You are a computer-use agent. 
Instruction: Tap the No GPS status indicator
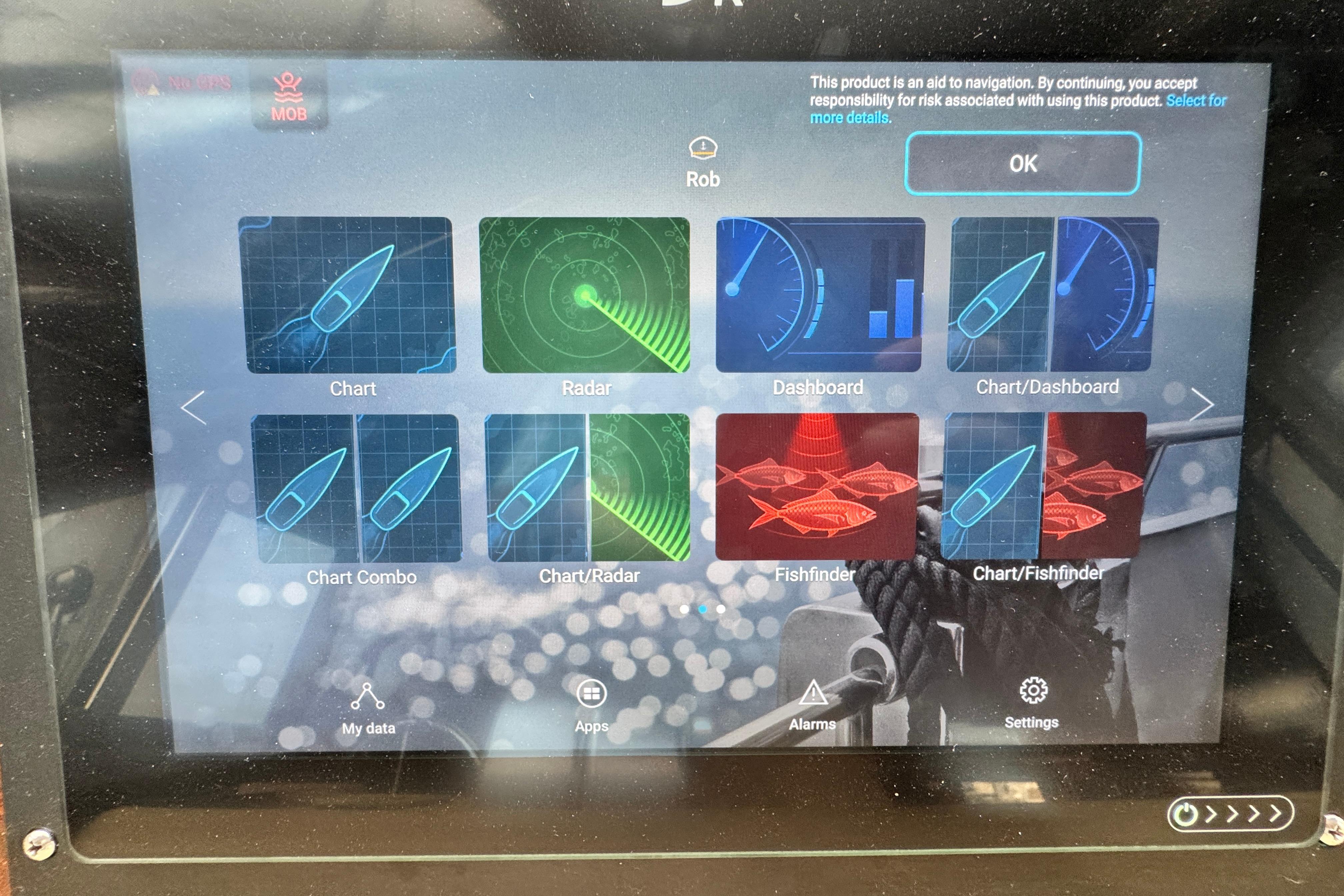[x=183, y=83]
